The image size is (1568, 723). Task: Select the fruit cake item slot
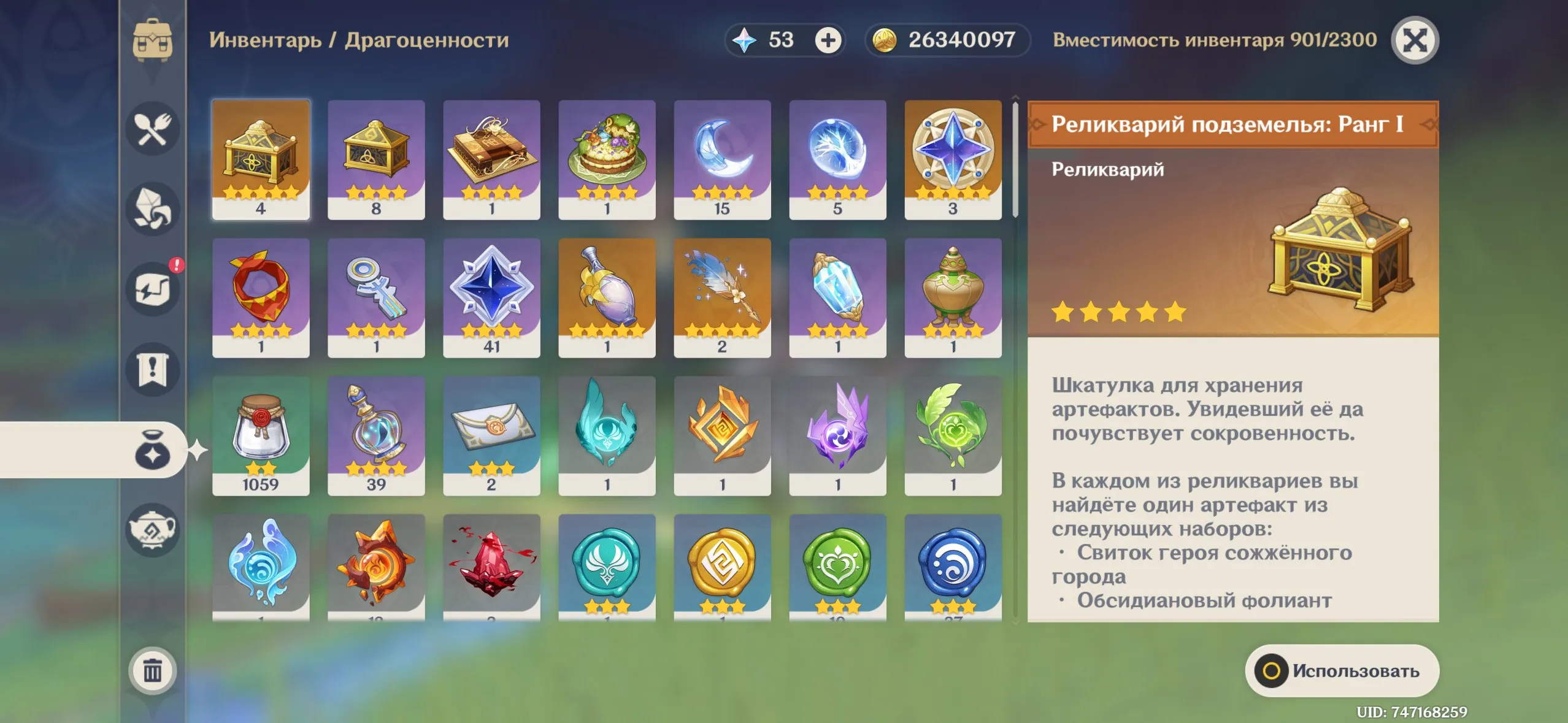point(607,159)
